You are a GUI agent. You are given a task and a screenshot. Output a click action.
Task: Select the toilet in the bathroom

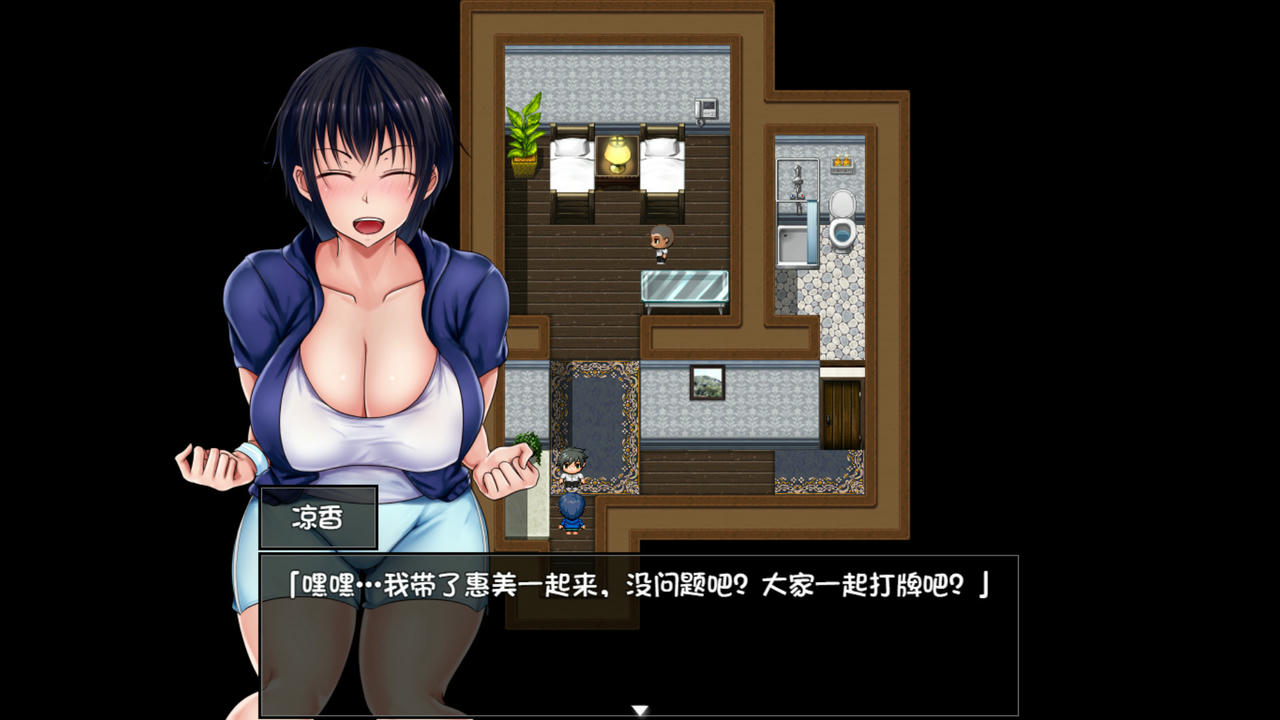[x=843, y=217]
